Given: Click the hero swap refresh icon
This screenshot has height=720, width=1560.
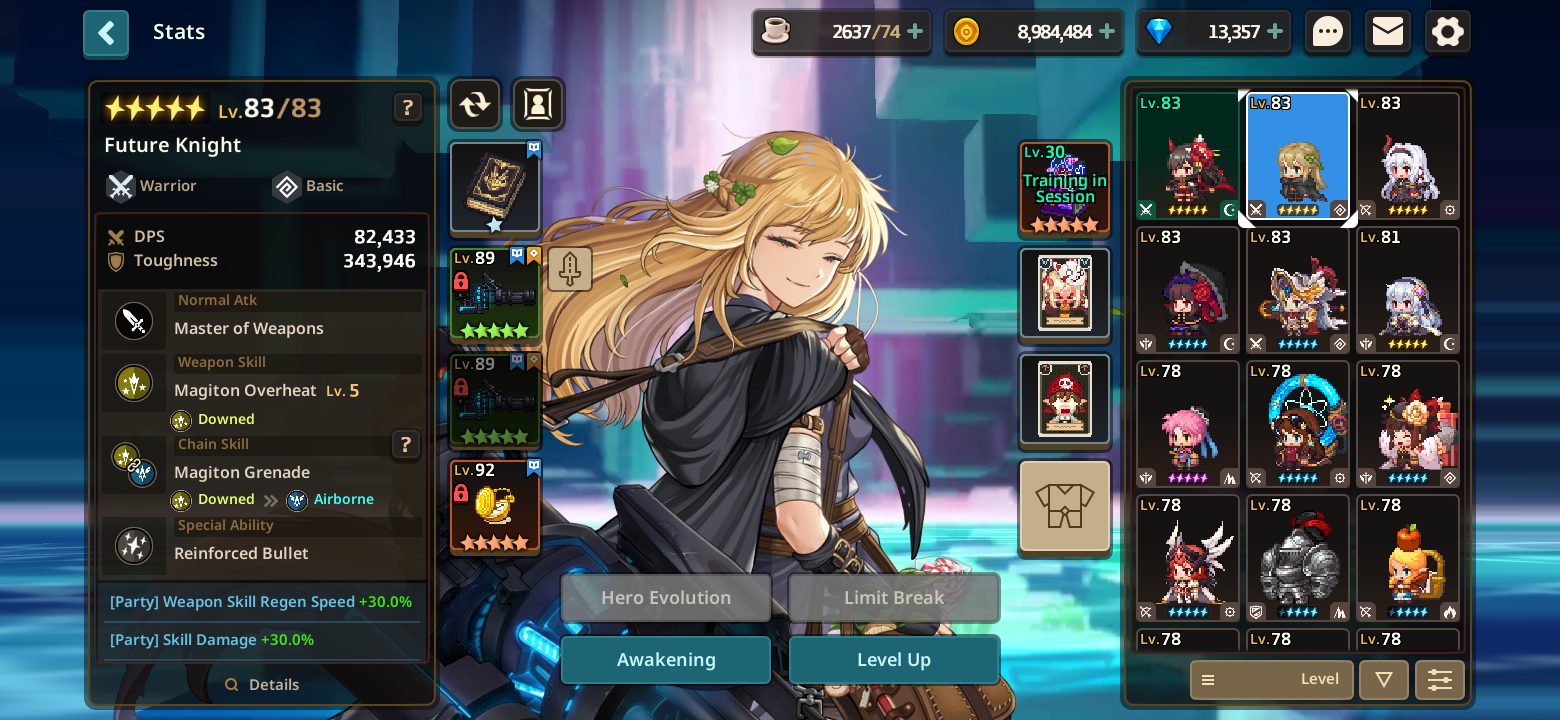Looking at the screenshot, I should point(474,104).
